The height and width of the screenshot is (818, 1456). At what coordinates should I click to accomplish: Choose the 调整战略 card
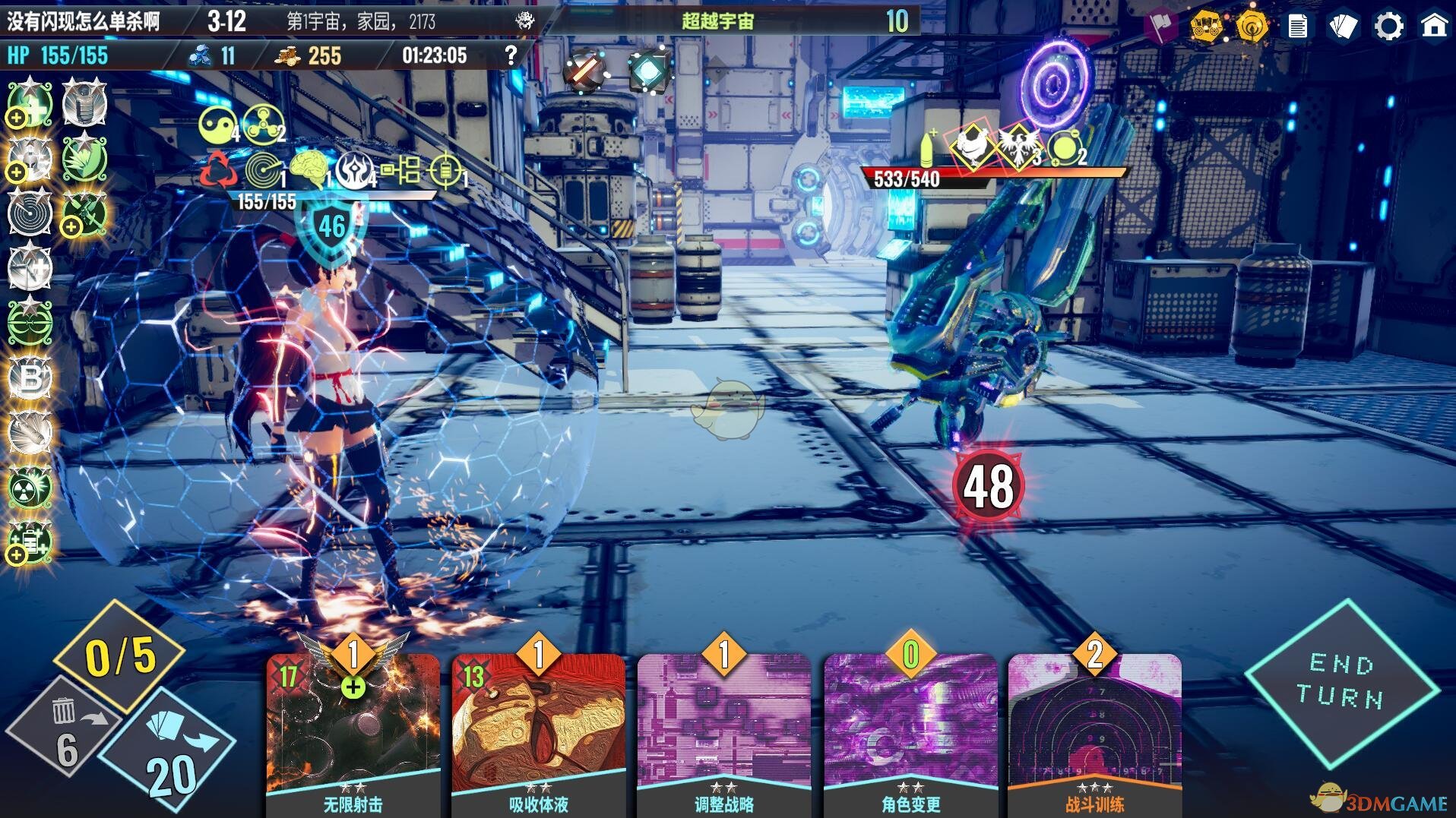point(723,729)
